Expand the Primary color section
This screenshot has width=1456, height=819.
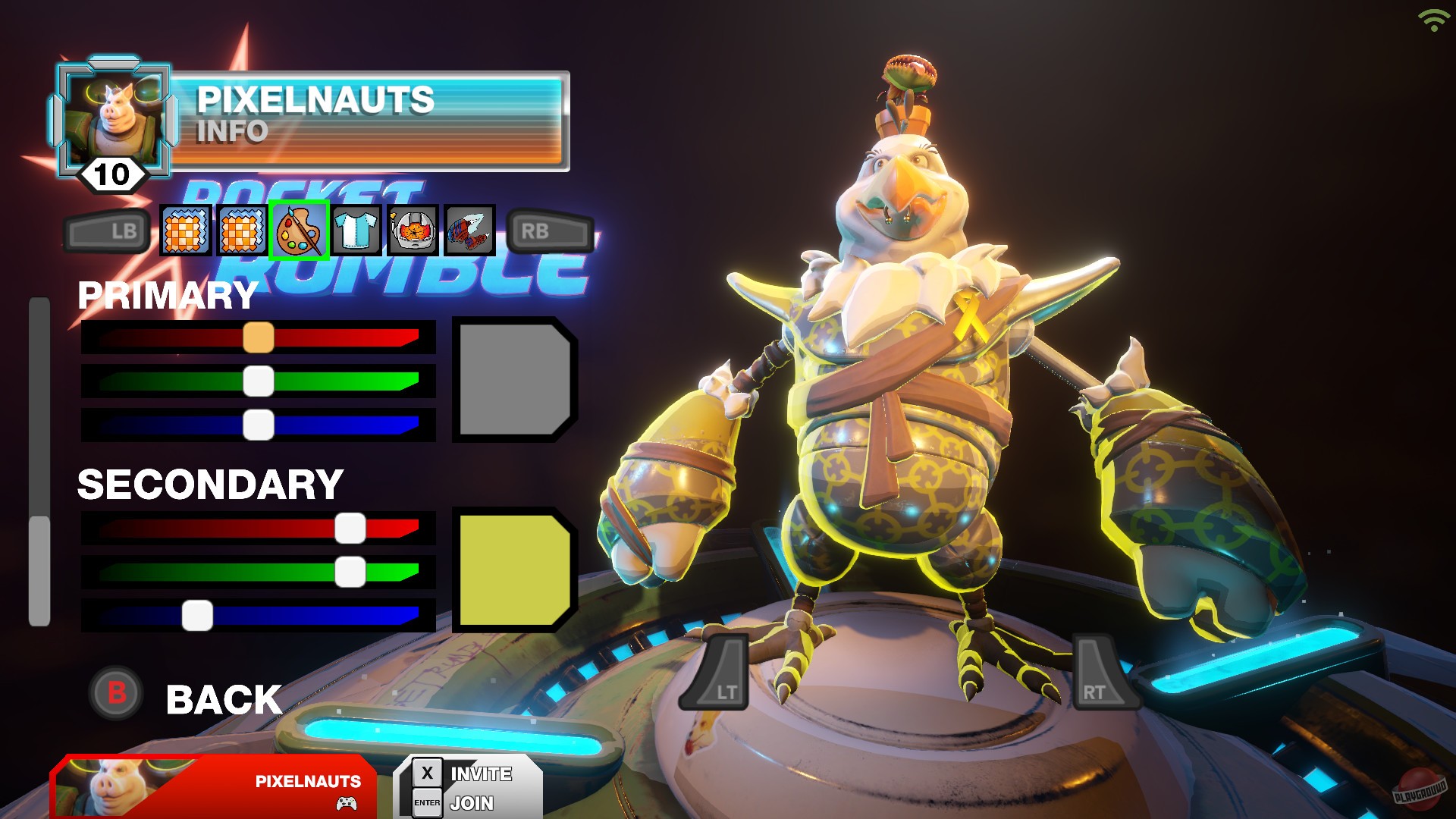coord(167,296)
